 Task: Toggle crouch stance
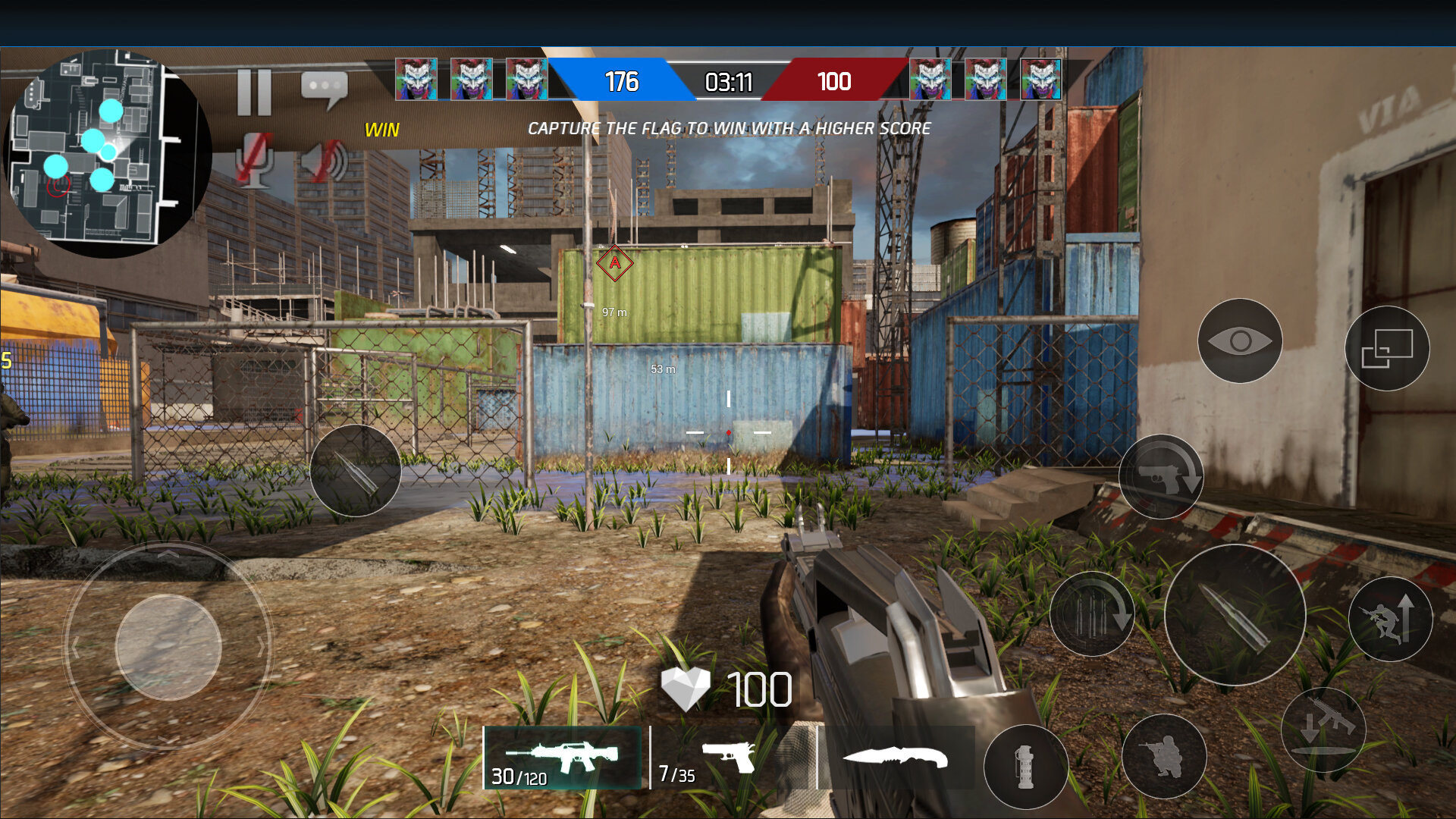1163,756
